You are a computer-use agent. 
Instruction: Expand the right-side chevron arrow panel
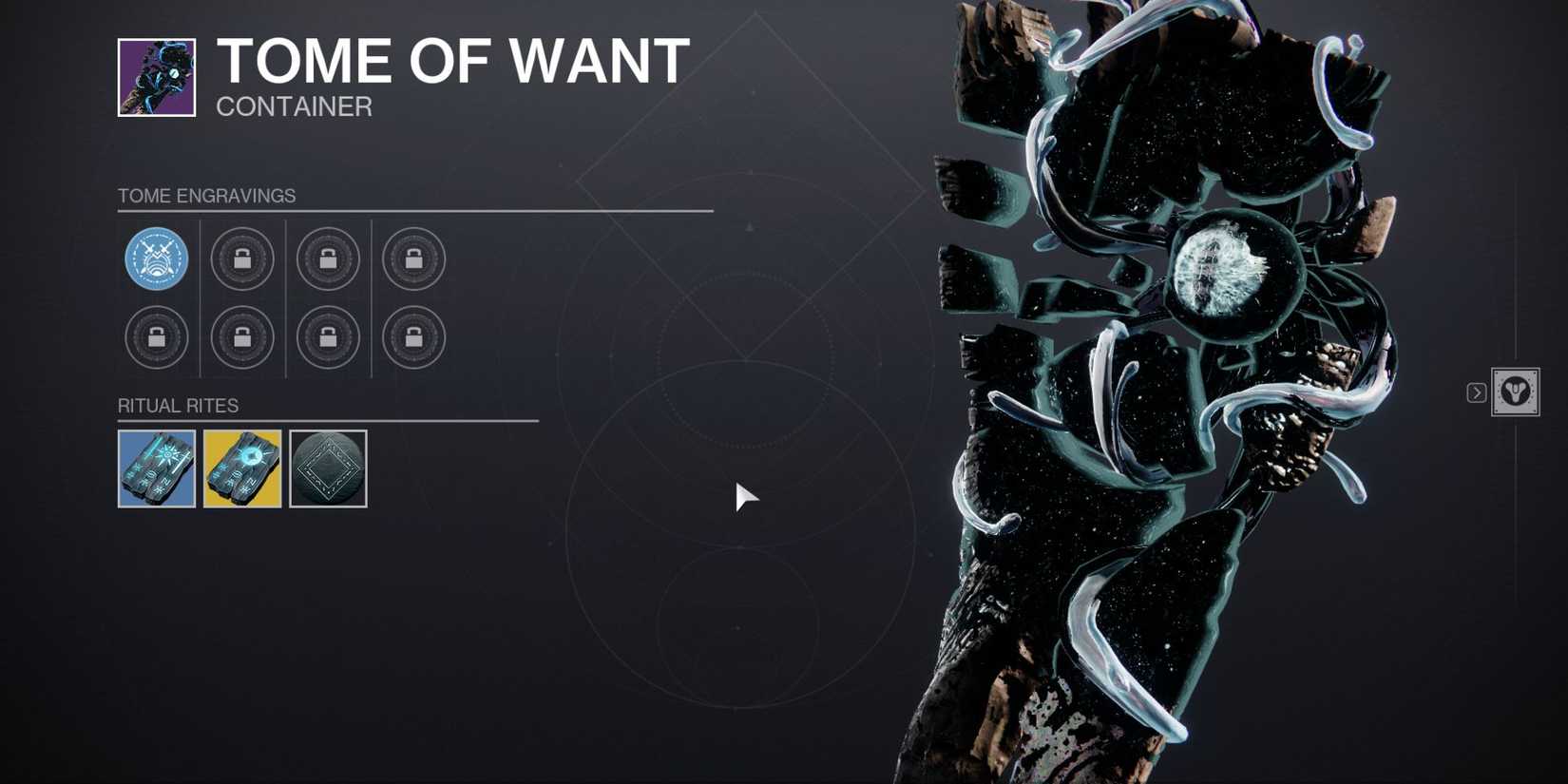point(1476,391)
